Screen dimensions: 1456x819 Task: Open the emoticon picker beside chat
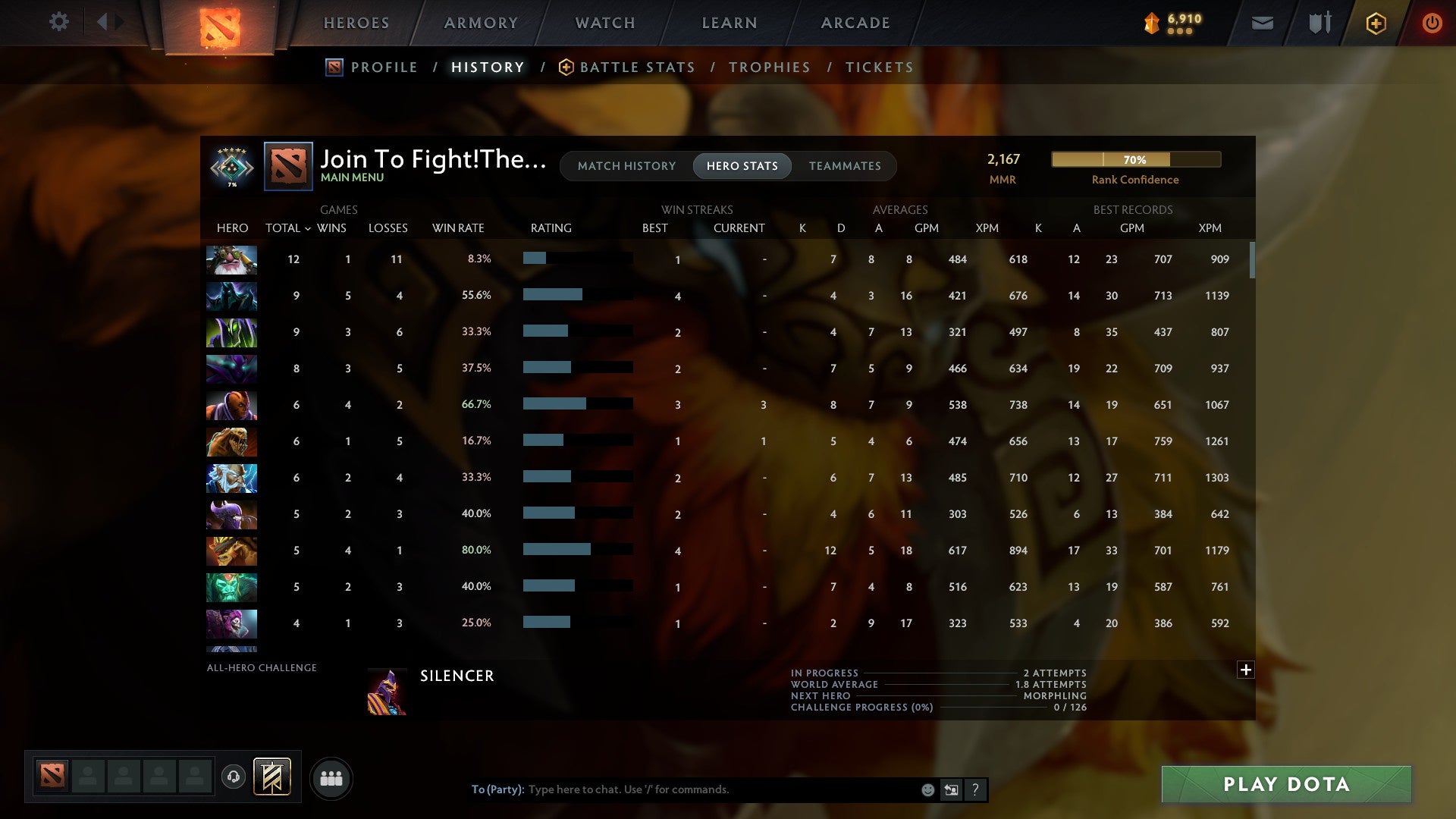927,789
